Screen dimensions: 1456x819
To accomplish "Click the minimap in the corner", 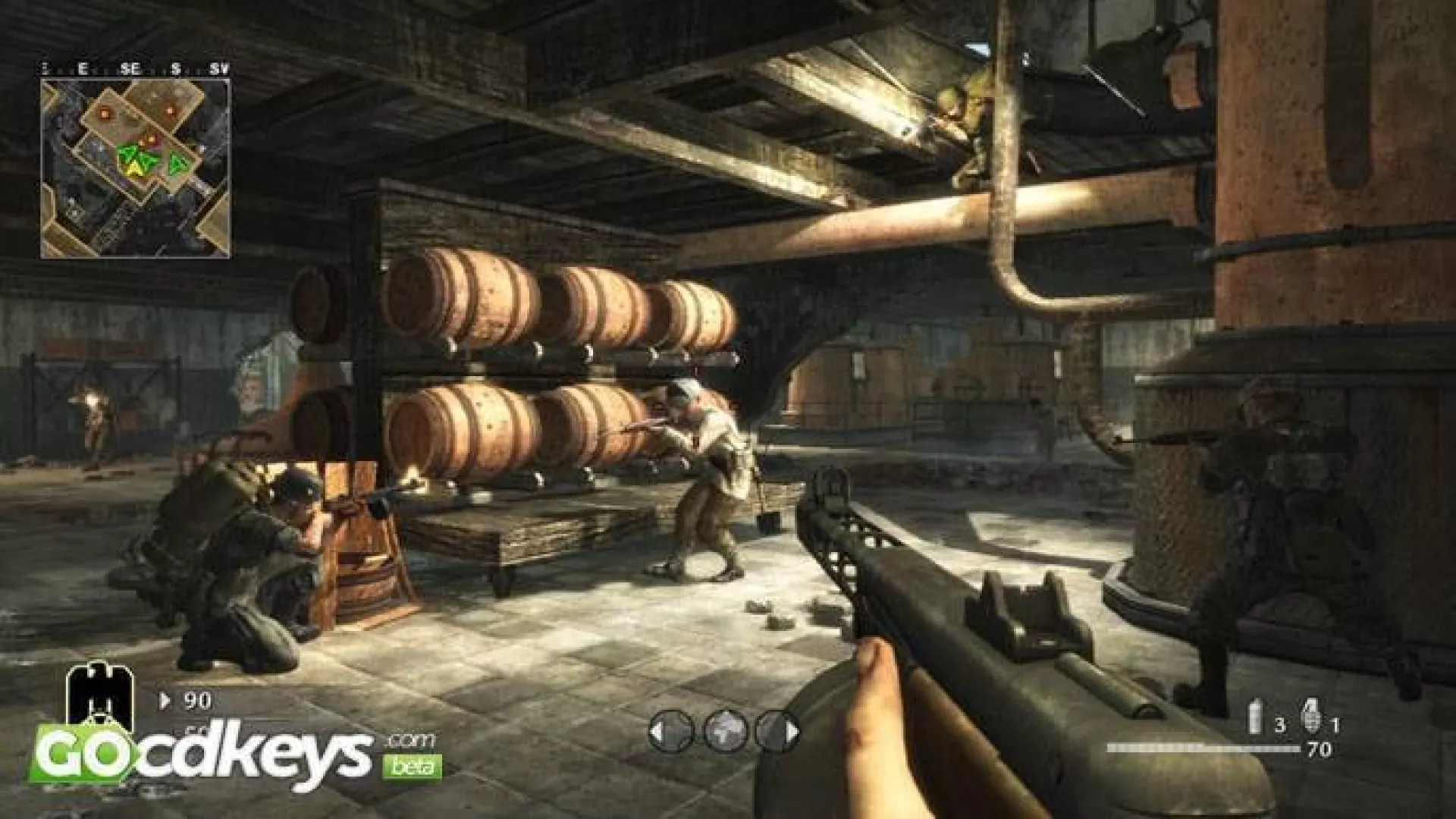I will (135, 168).
